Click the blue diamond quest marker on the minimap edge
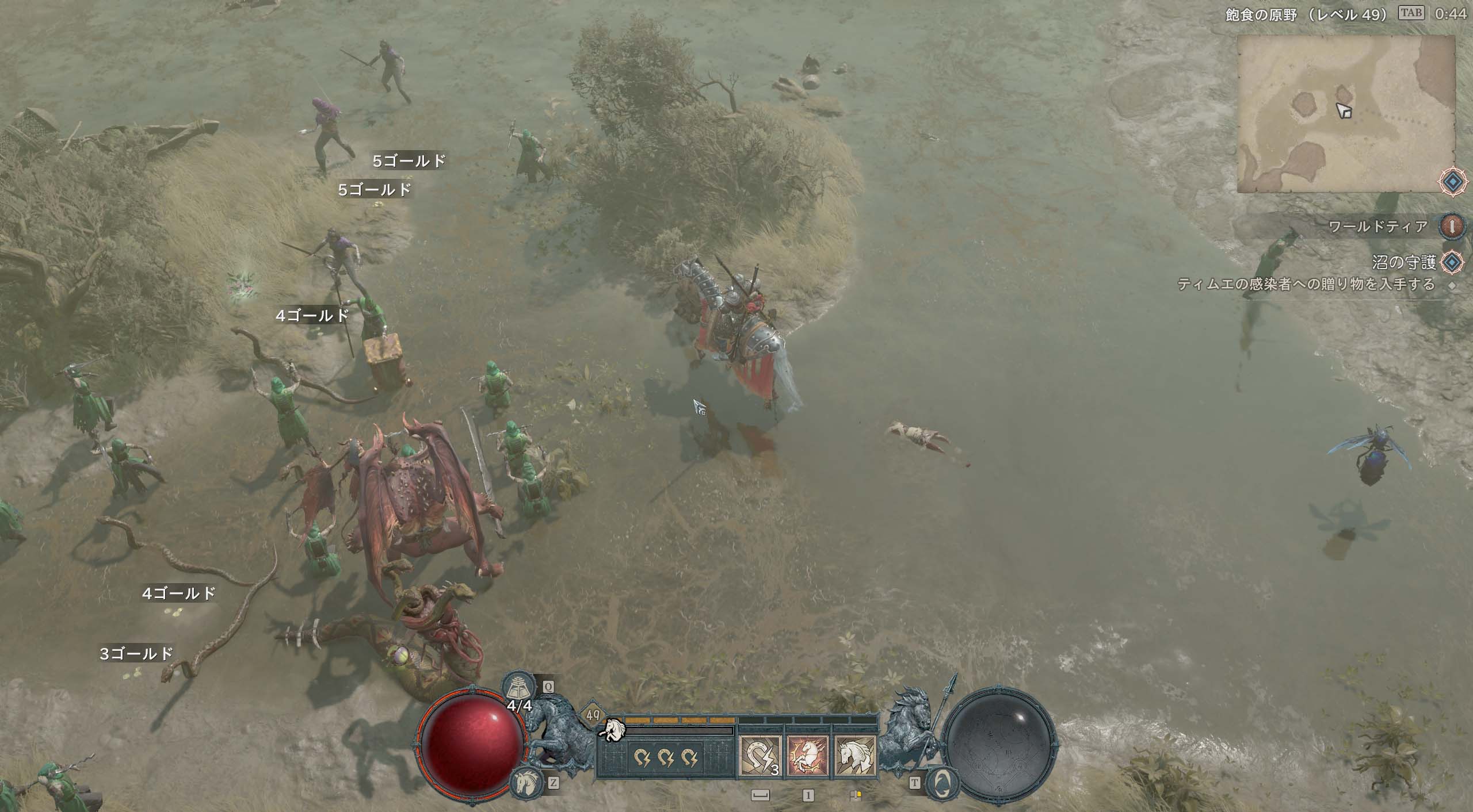The height and width of the screenshot is (812, 1473). pos(1453,182)
